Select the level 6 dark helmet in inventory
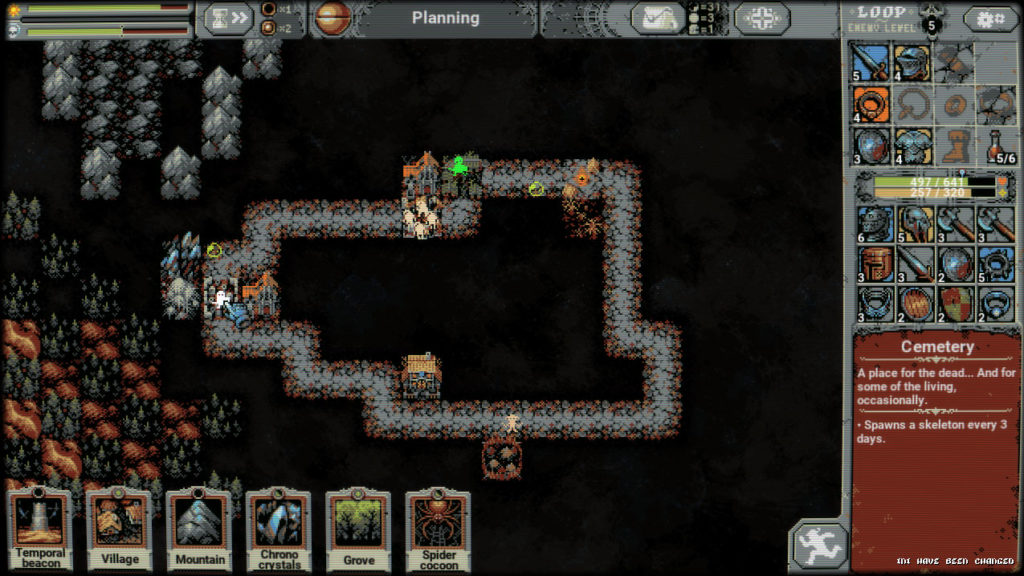This screenshot has width=1024, height=576. [873, 224]
